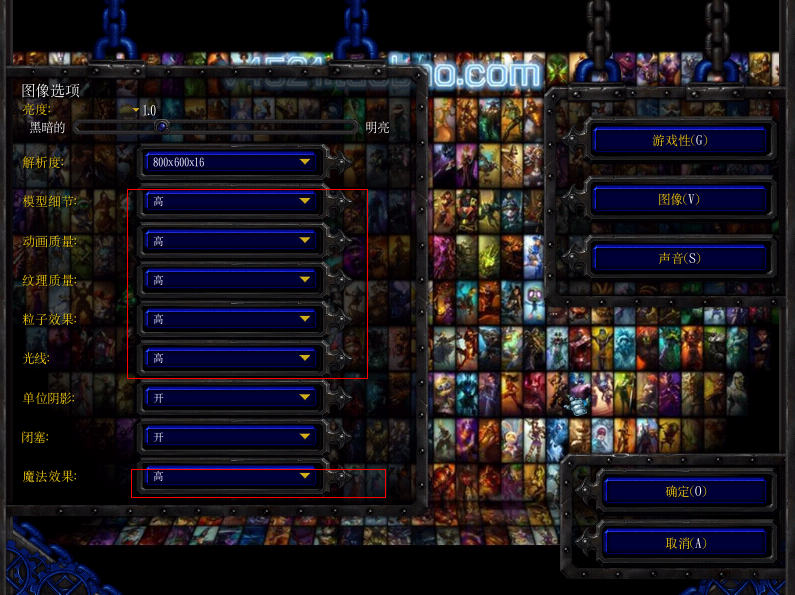Toggle the 单位阴影 unit shadows dropdown
The height and width of the screenshot is (595, 795).
[231, 398]
